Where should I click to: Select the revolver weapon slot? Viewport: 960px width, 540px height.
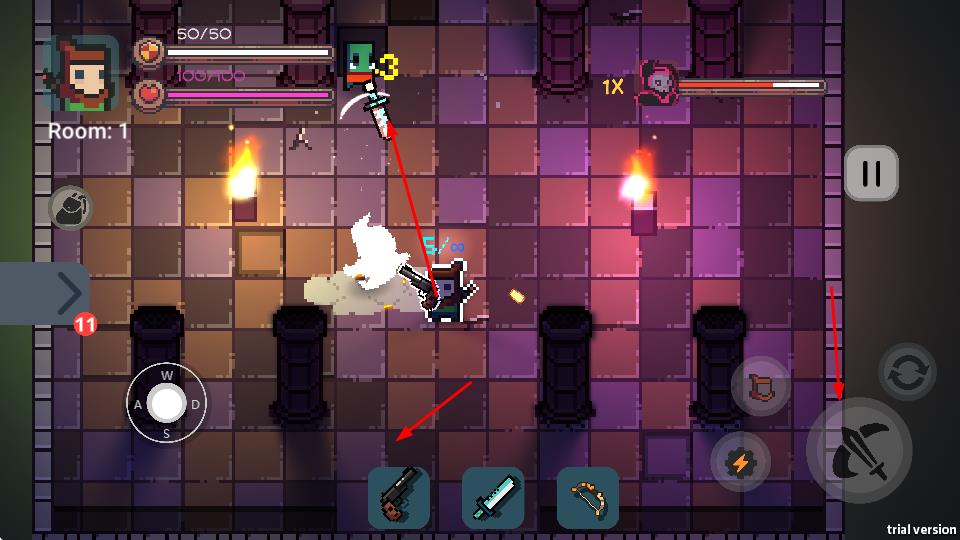[x=399, y=497]
